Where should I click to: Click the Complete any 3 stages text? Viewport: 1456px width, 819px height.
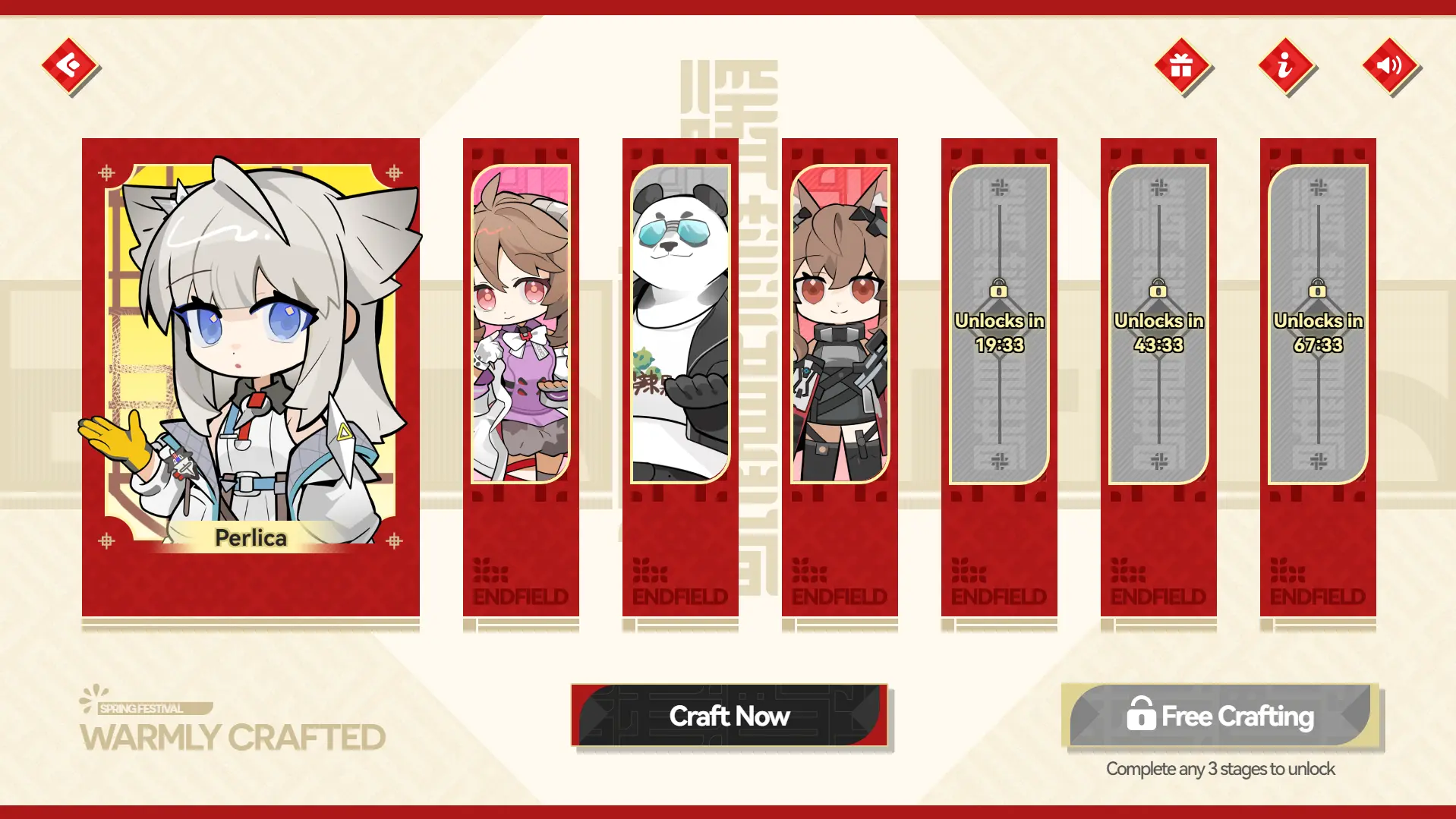[1219, 768]
